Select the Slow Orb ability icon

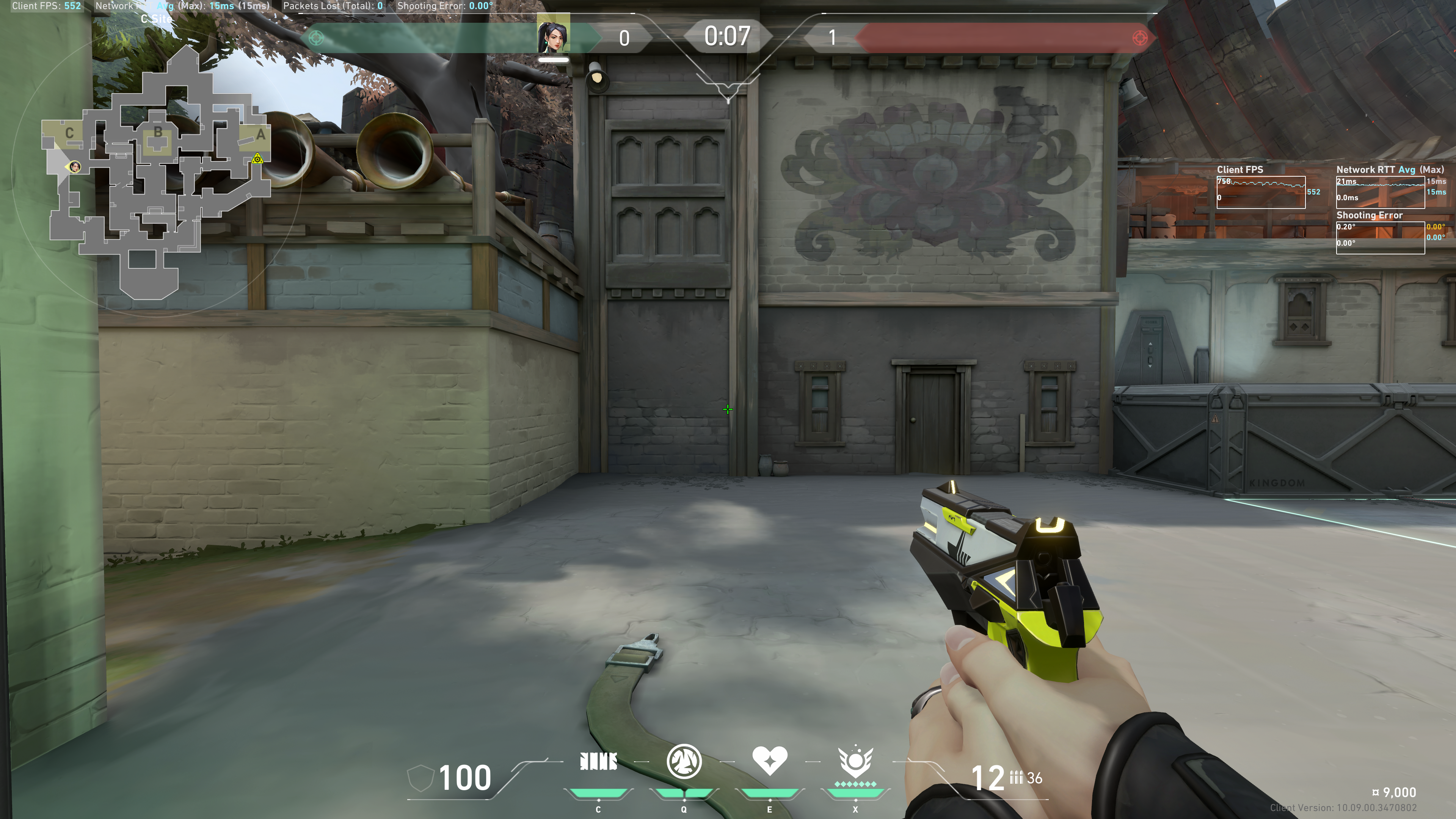pyautogui.click(x=684, y=761)
